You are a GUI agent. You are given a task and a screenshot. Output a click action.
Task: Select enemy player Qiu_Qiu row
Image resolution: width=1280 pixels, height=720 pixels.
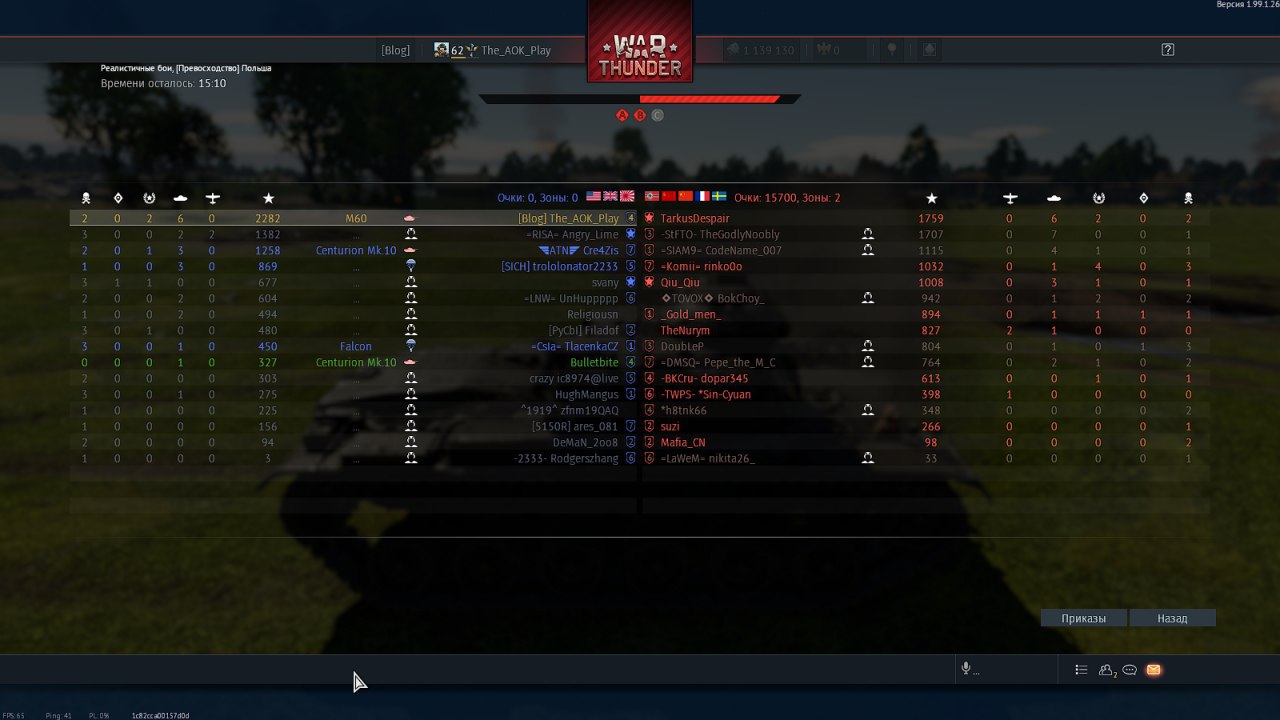680,282
